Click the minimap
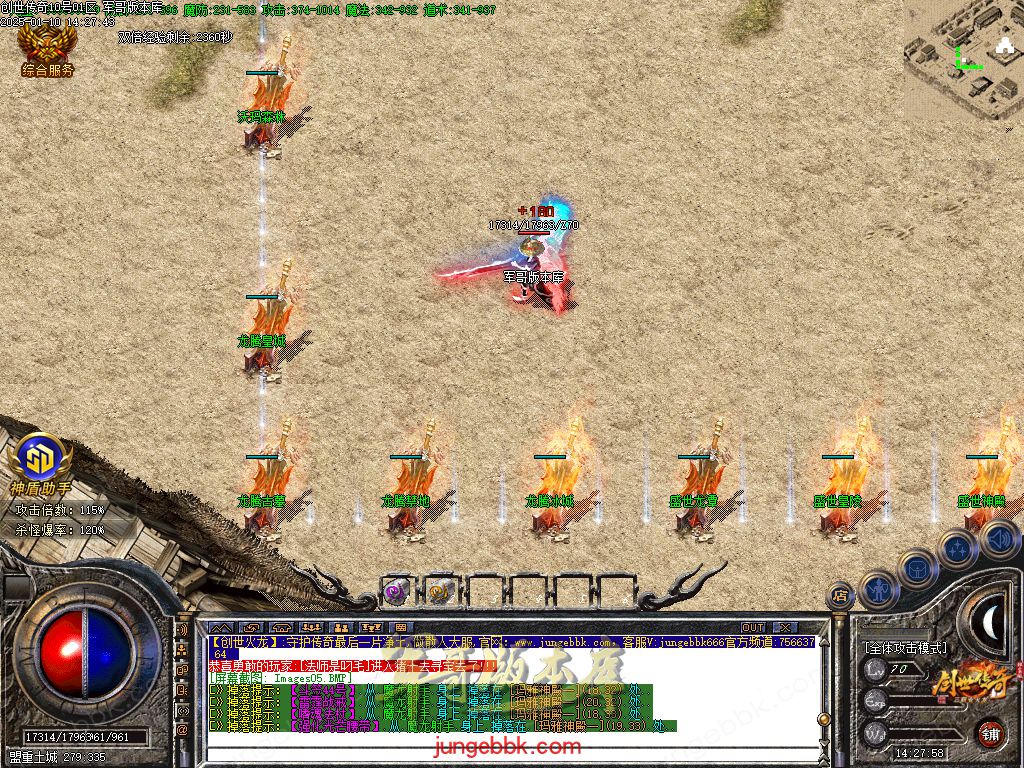 tap(963, 60)
